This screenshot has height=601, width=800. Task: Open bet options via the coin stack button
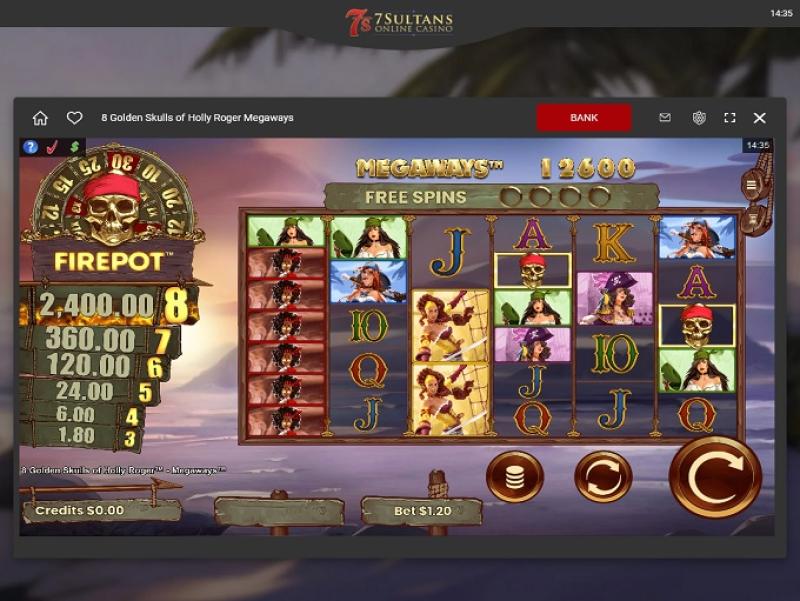515,477
